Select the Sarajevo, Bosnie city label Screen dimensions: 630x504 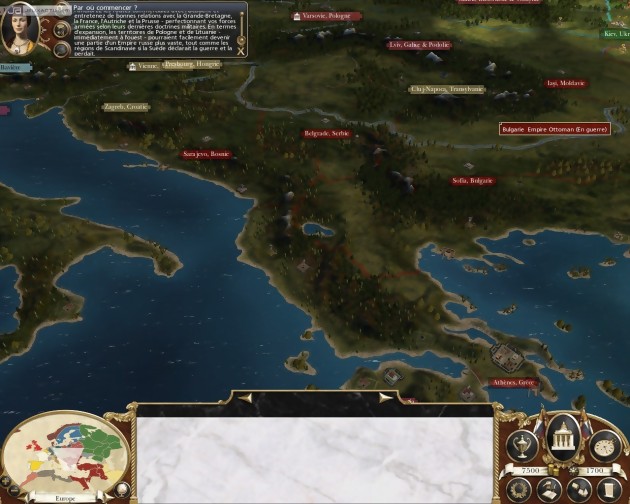tap(206, 154)
